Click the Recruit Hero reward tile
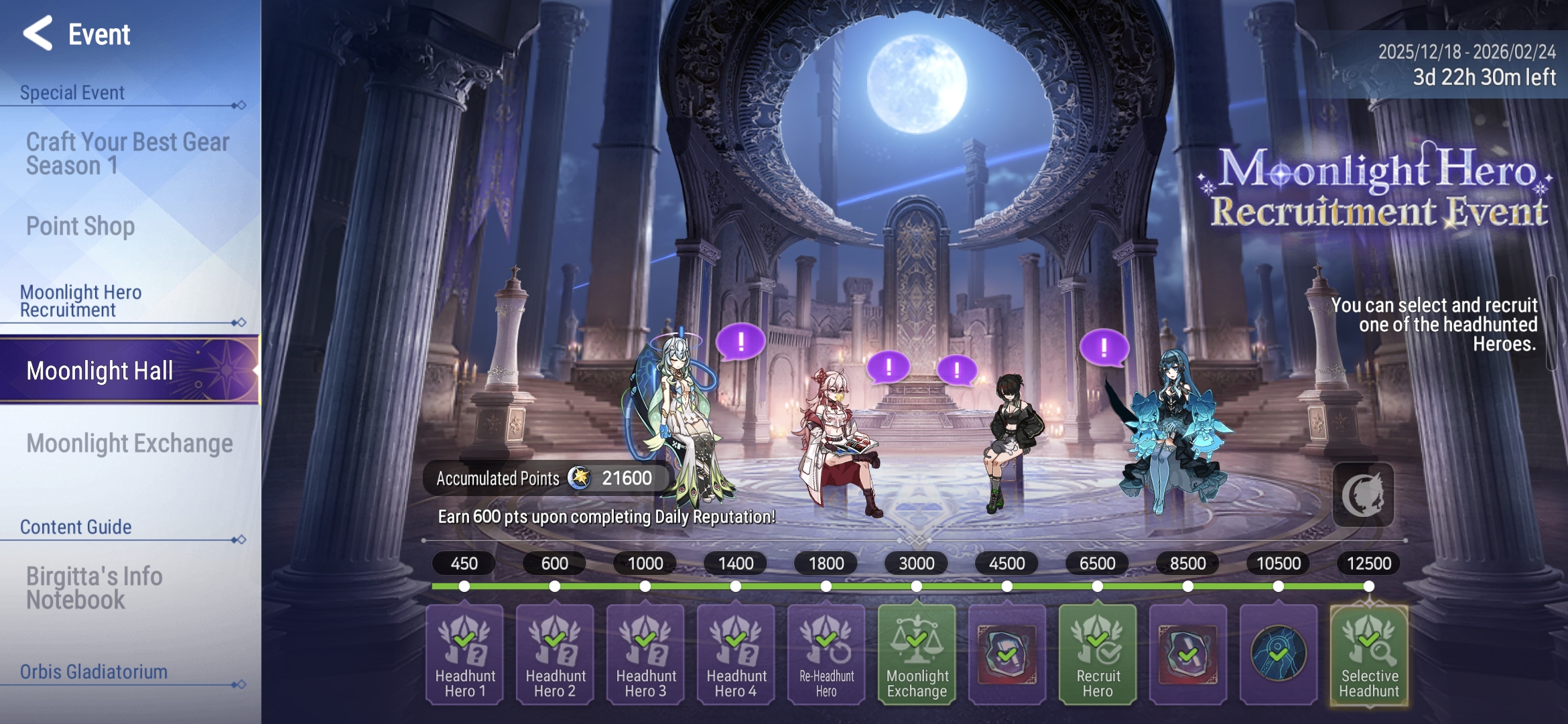 (1098, 655)
